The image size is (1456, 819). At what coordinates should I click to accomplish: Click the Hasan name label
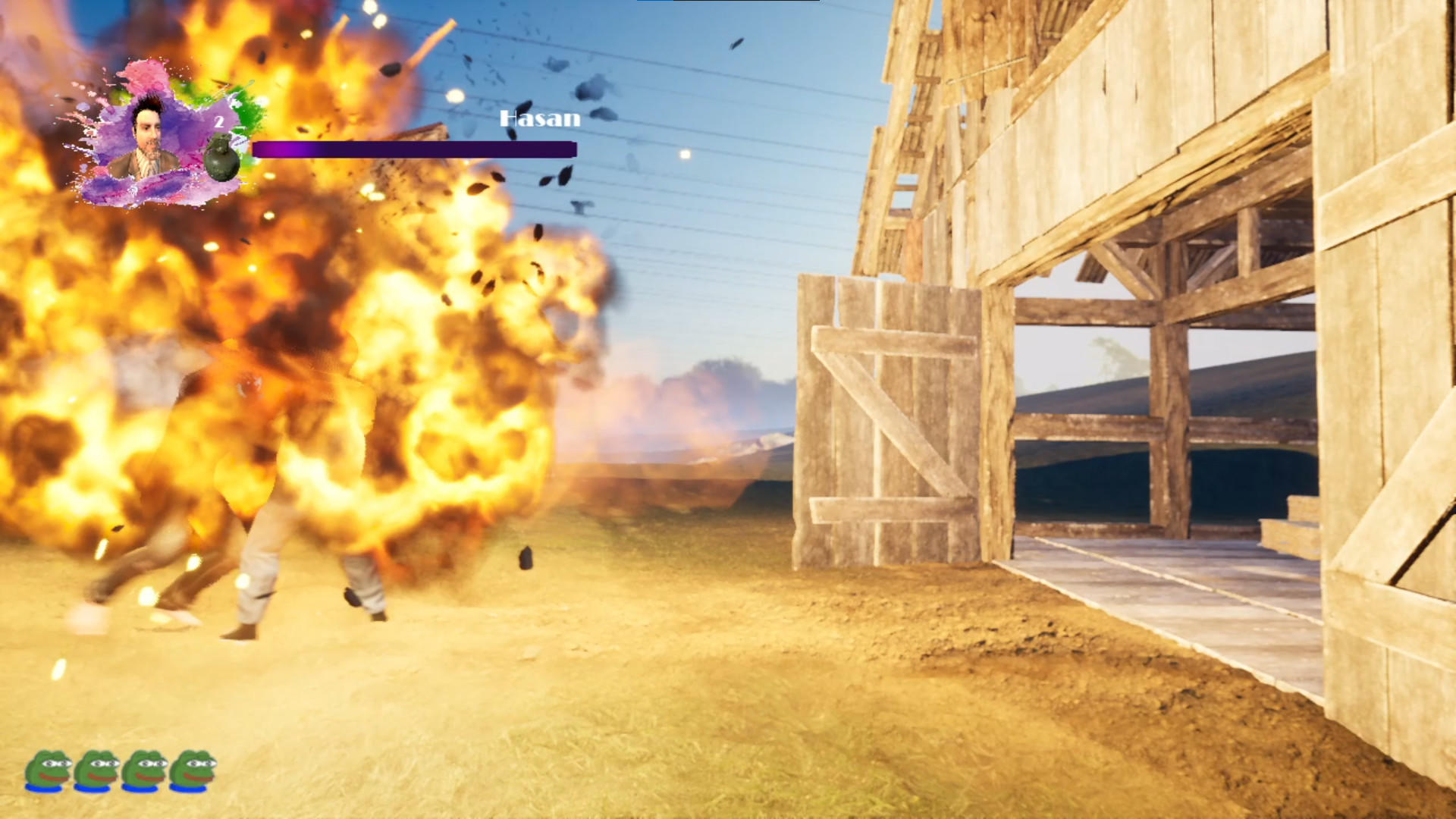point(540,118)
